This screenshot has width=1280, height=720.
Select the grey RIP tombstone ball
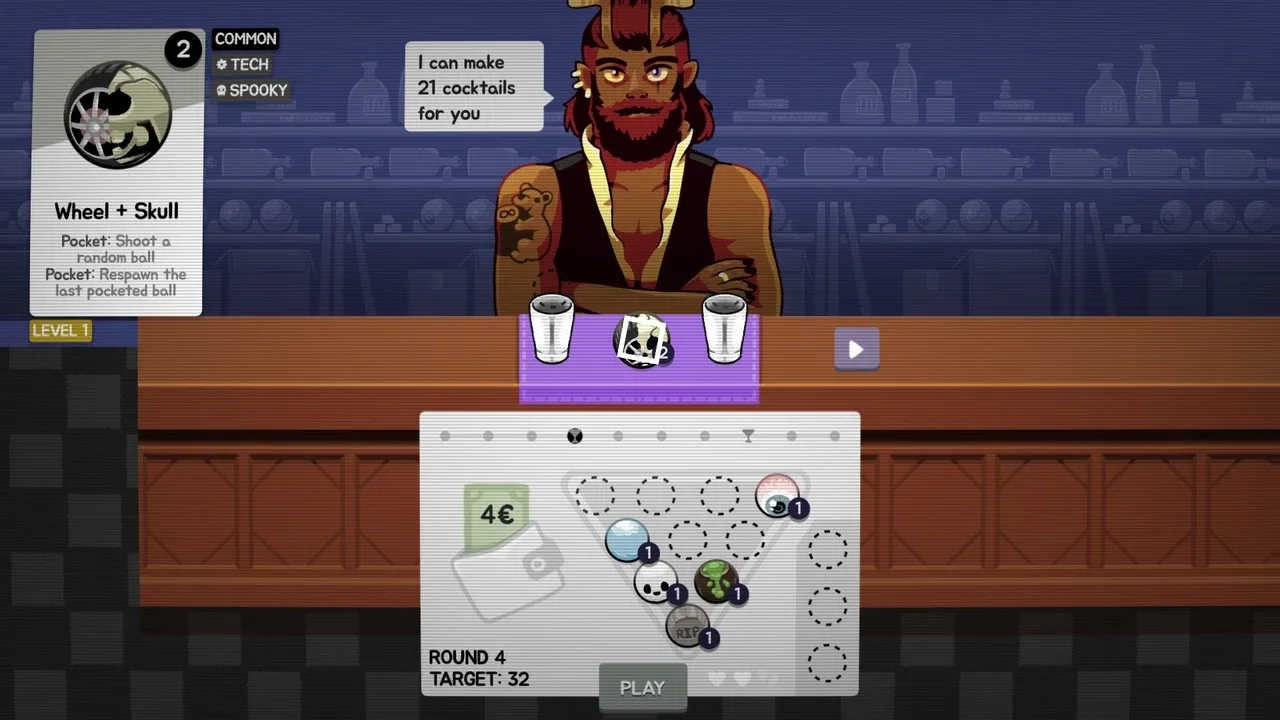tap(687, 627)
